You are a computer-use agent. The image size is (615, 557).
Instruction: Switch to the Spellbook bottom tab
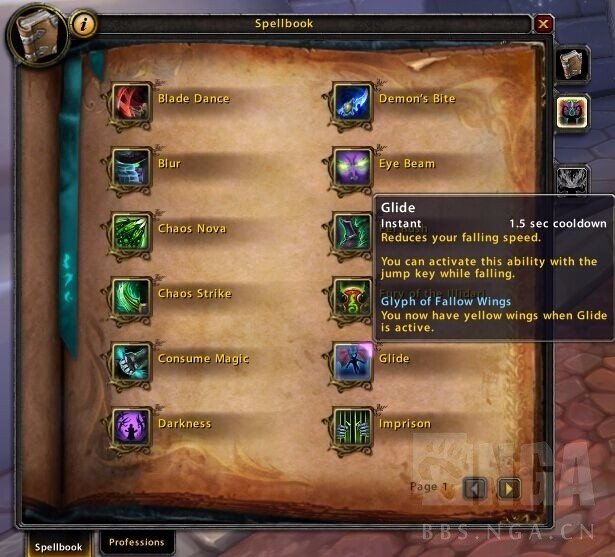59,546
